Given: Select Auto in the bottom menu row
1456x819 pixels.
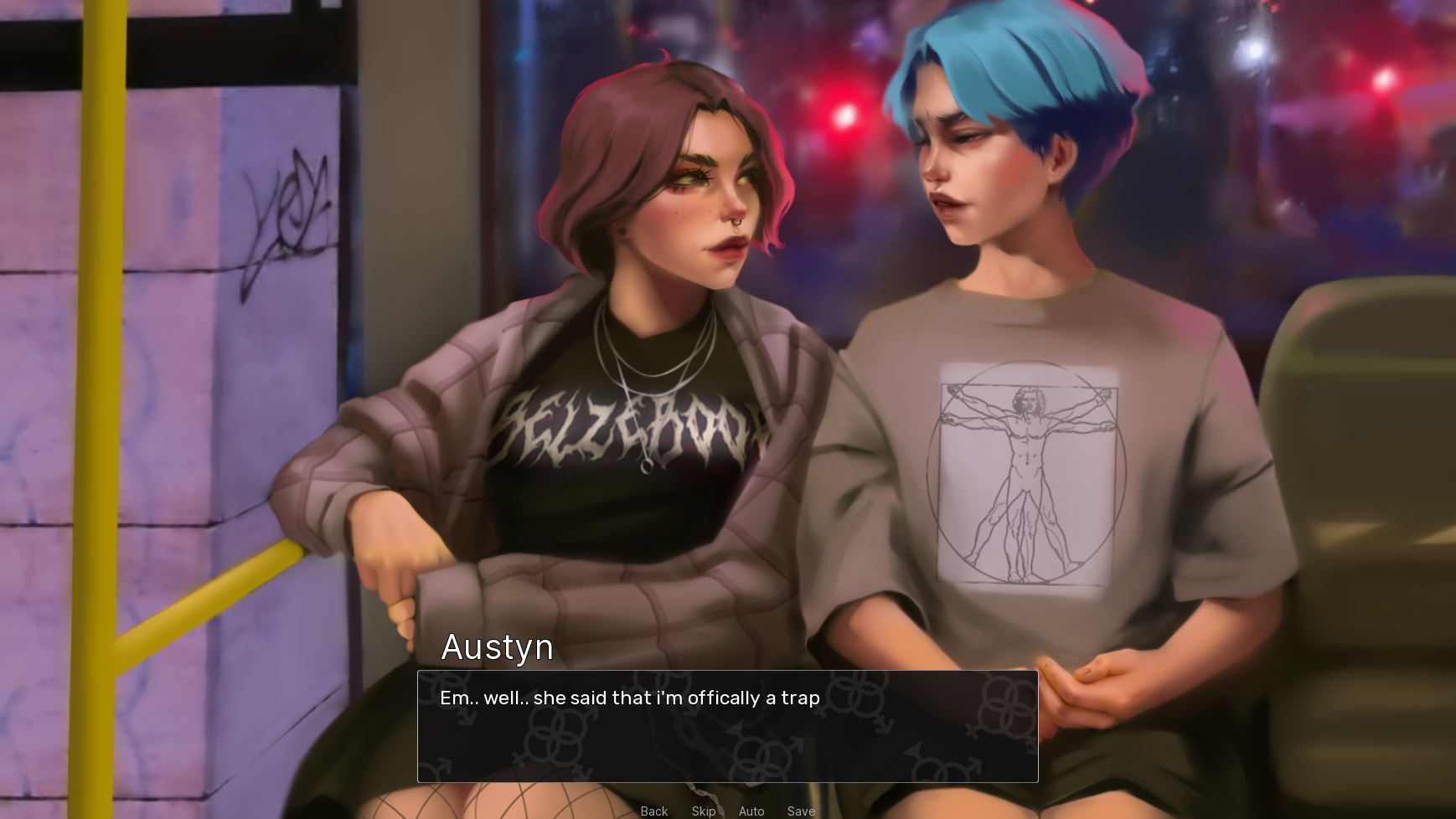Looking at the screenshot, I should point(751,811).
